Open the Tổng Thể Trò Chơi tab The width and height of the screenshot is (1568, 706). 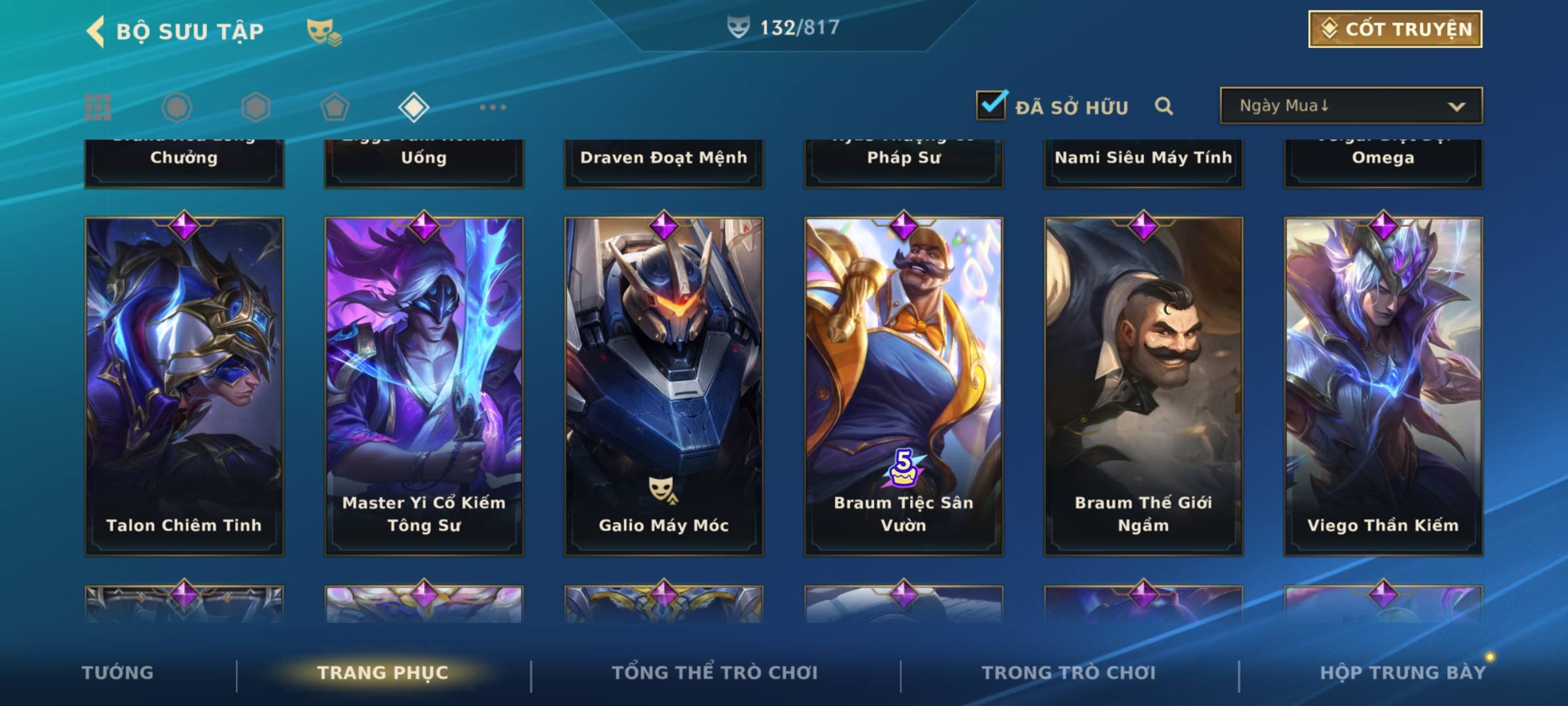[x=715, y=673]
